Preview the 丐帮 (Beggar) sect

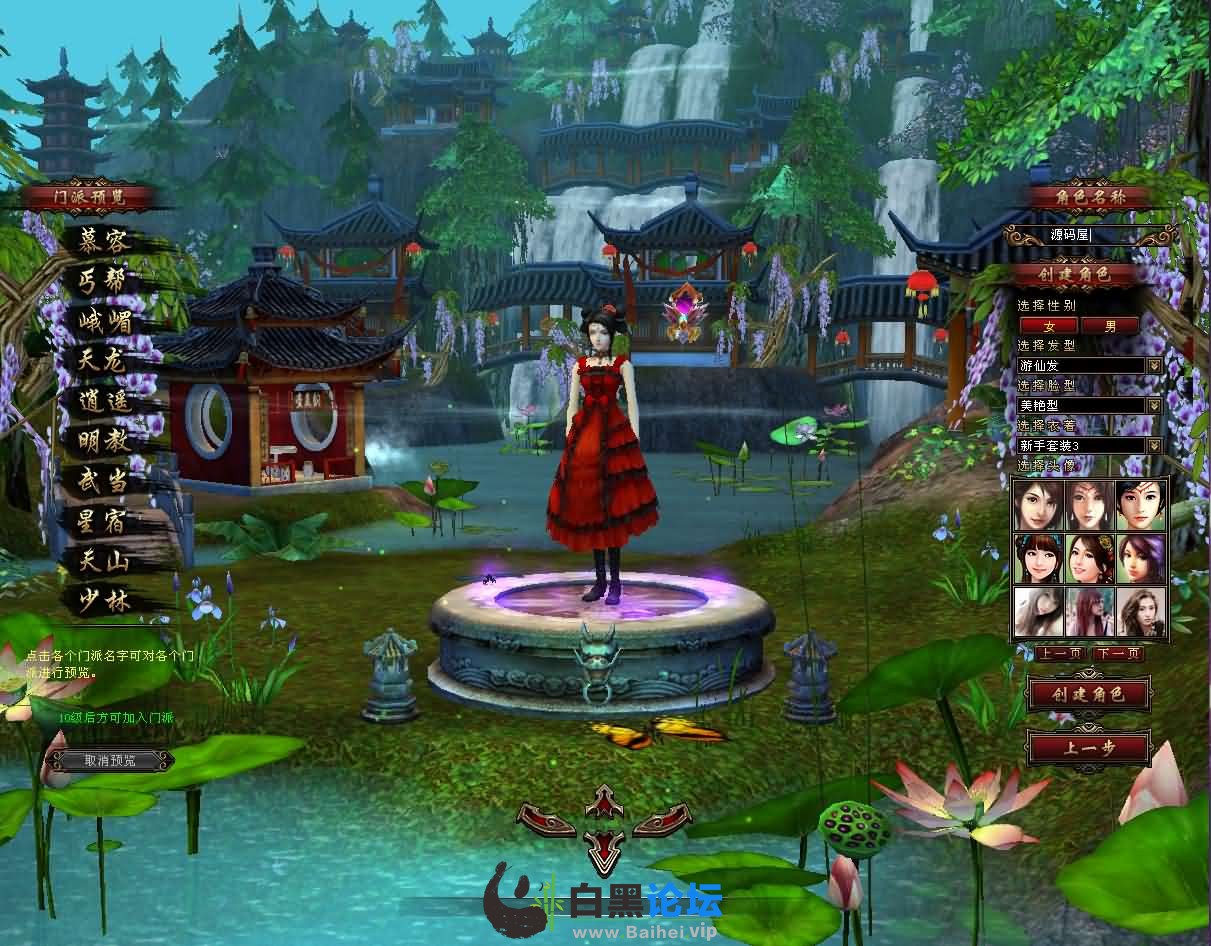point(106,281)
